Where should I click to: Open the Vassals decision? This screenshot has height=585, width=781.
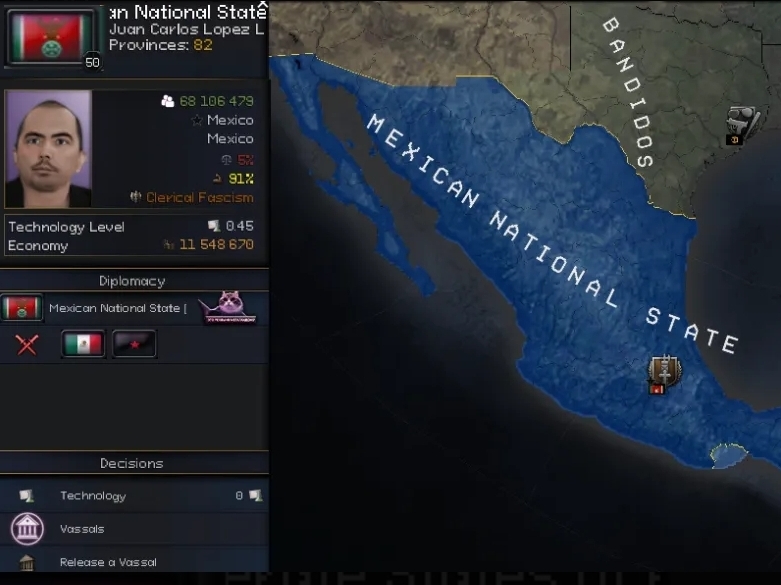(x=82, y=529)
